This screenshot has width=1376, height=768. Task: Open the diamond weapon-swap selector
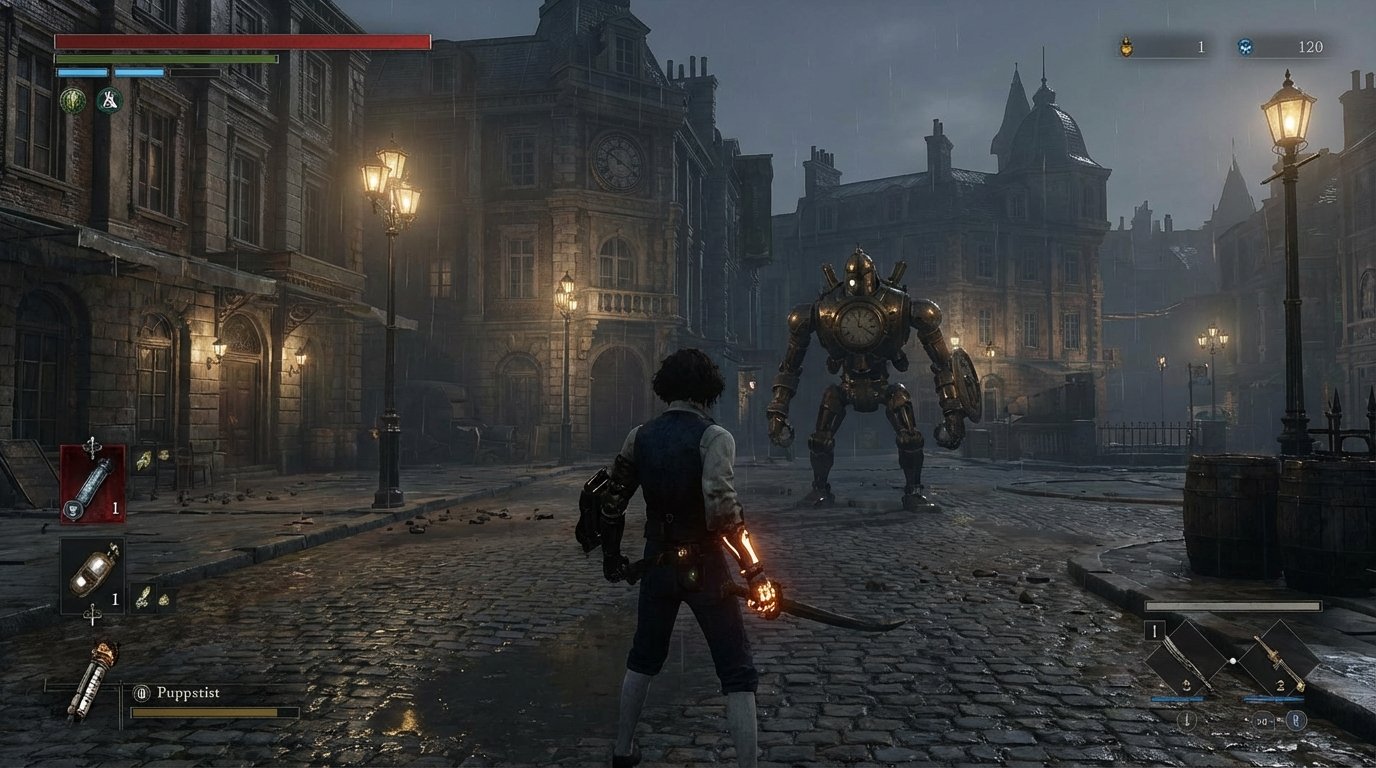tap(1232, 661)
